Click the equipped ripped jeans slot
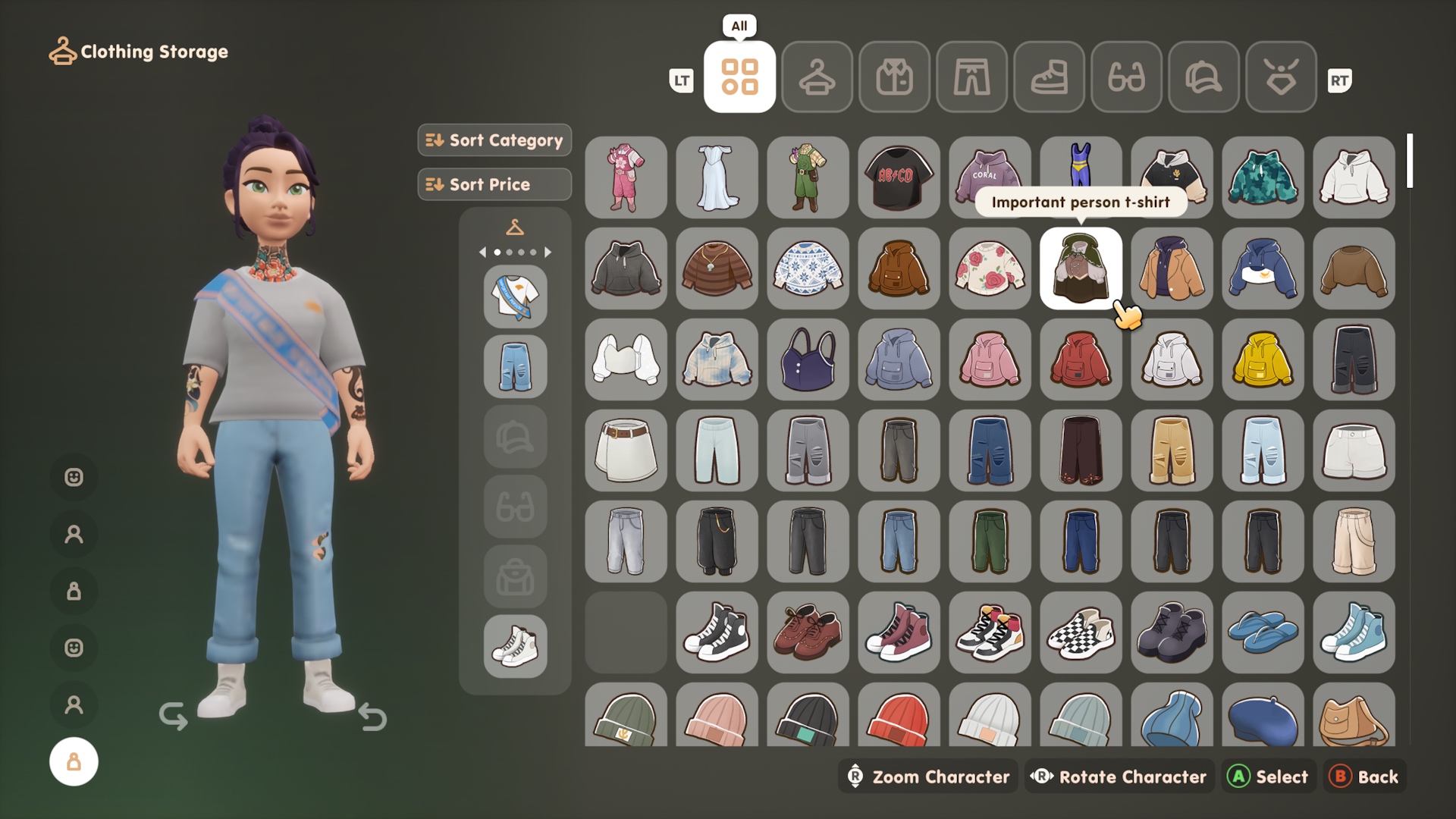The height and width of the screenshot is (819, 1456). [x=515, y=367]
